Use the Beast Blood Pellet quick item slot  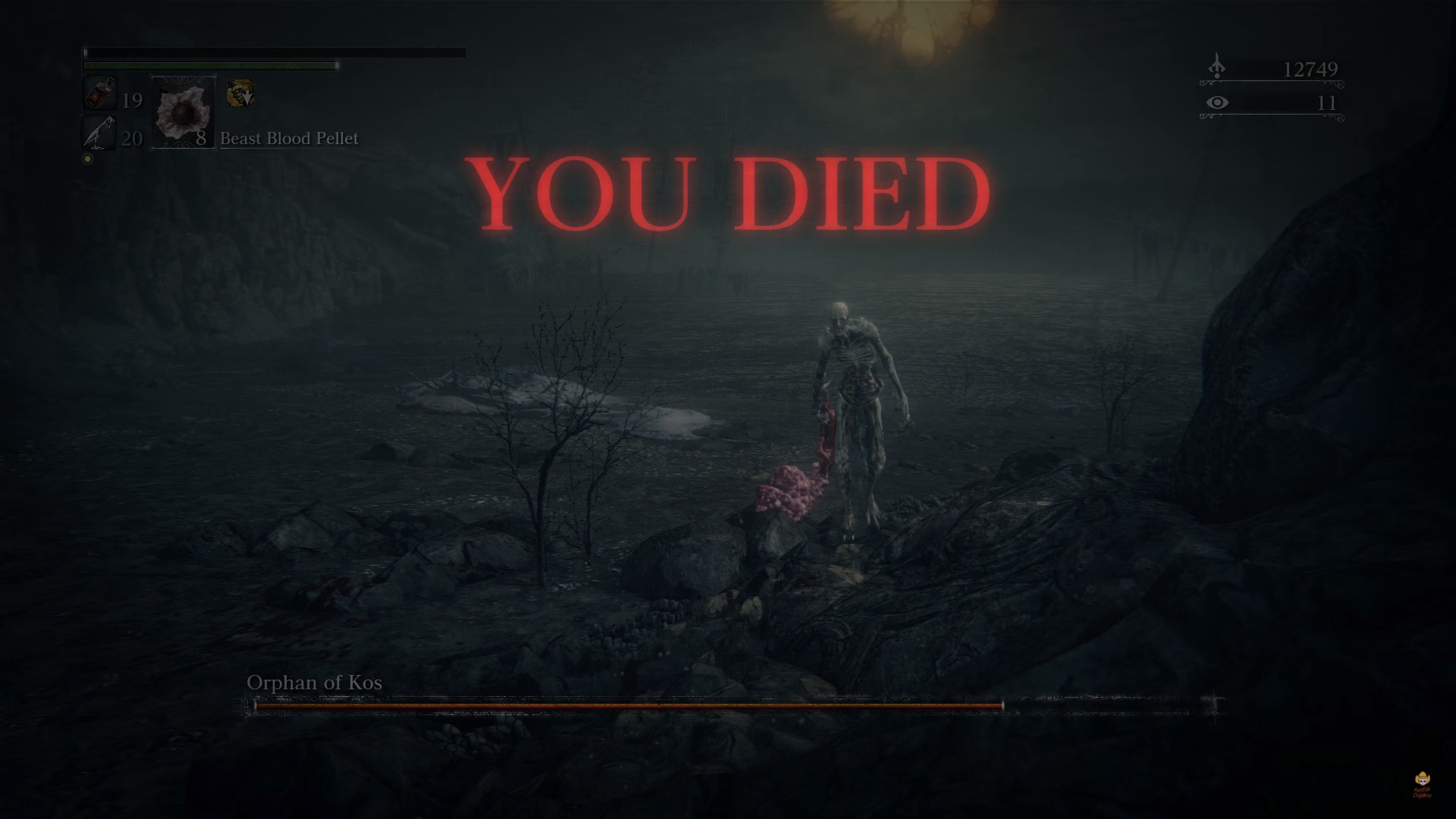(x=183, y=112)
